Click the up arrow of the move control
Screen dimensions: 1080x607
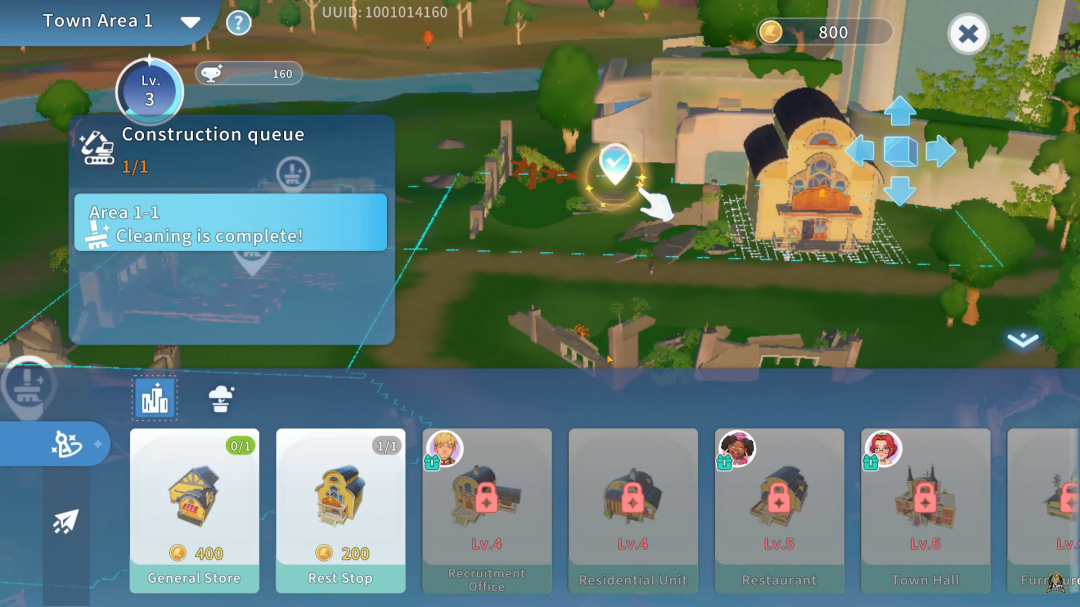tap(900, 110)
